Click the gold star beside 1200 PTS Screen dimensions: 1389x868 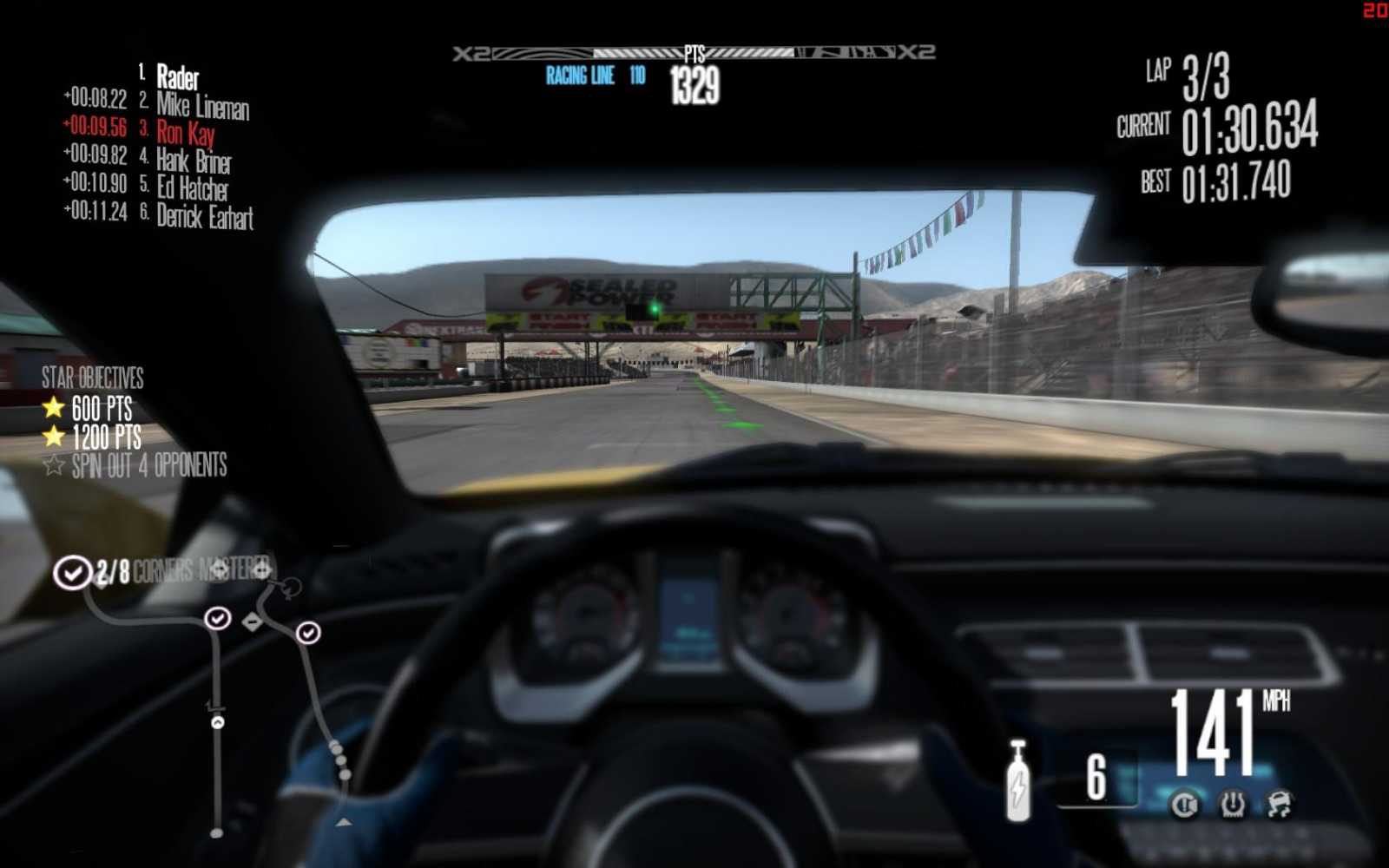click(x=54, y=436)
